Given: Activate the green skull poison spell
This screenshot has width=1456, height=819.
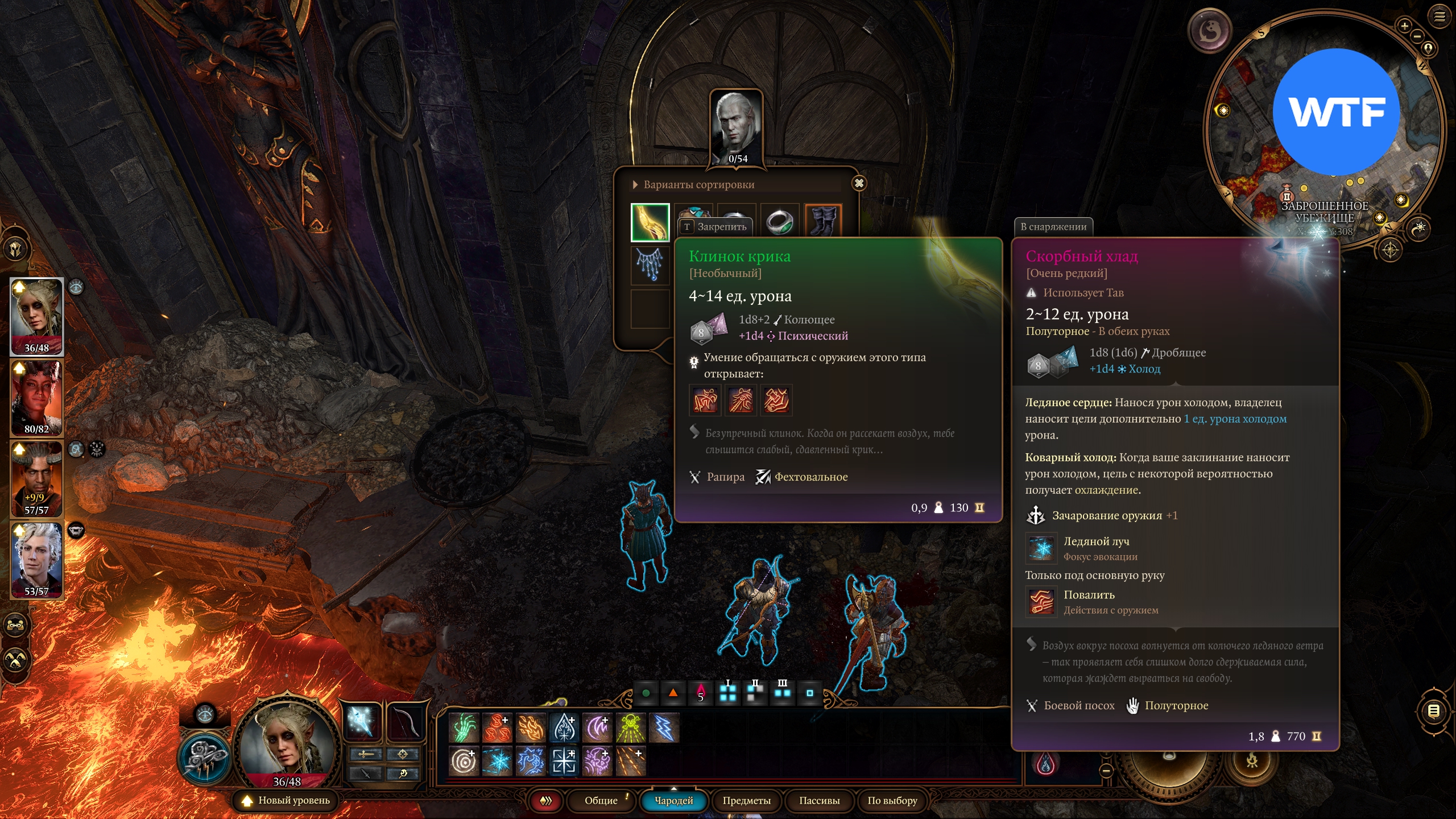Looking at the screenshot, I should 631,728.
